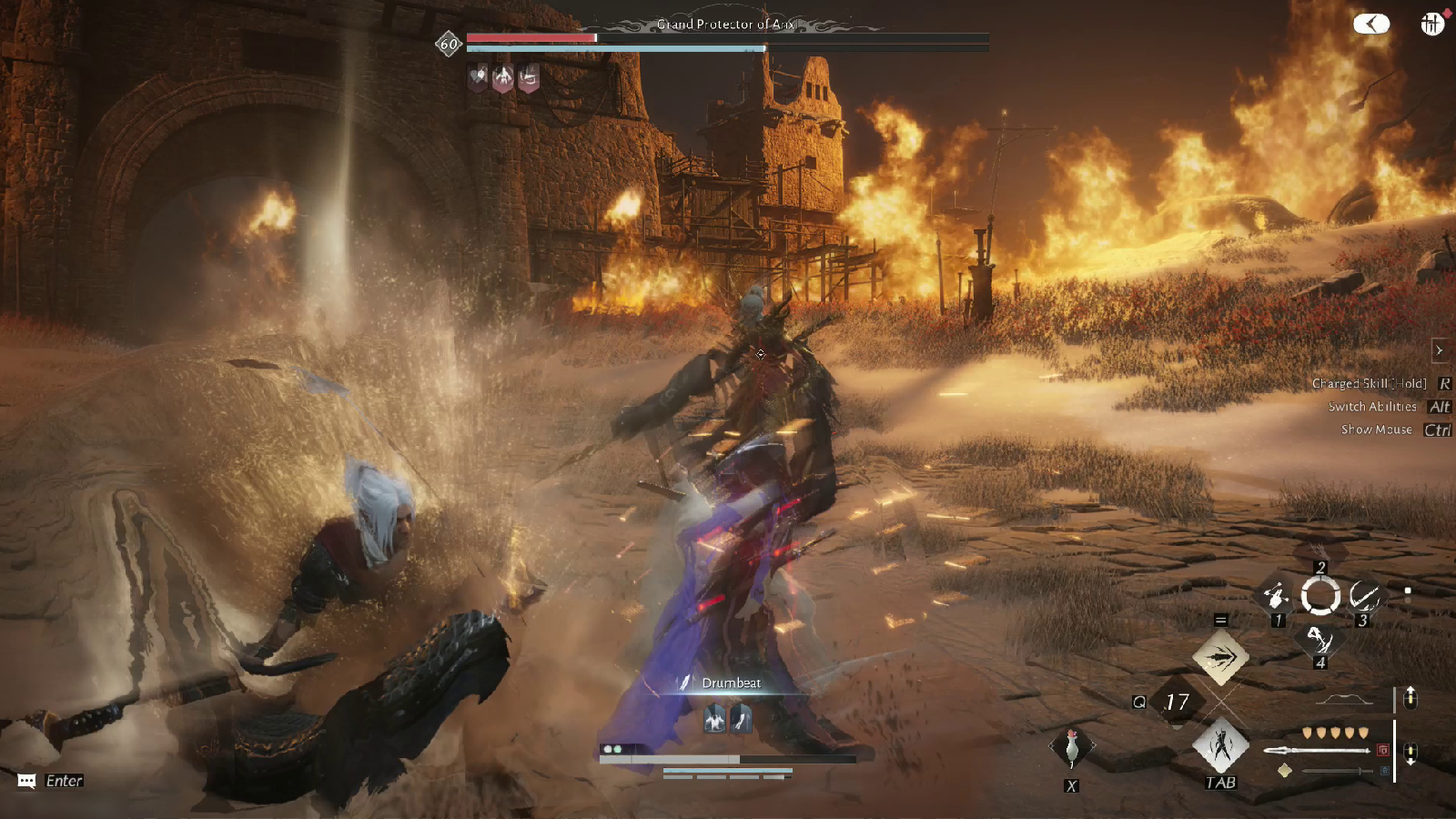Select the skill on cooldown showing 17
This screenshot has width=1456, height=819.
pos(1177,702)
